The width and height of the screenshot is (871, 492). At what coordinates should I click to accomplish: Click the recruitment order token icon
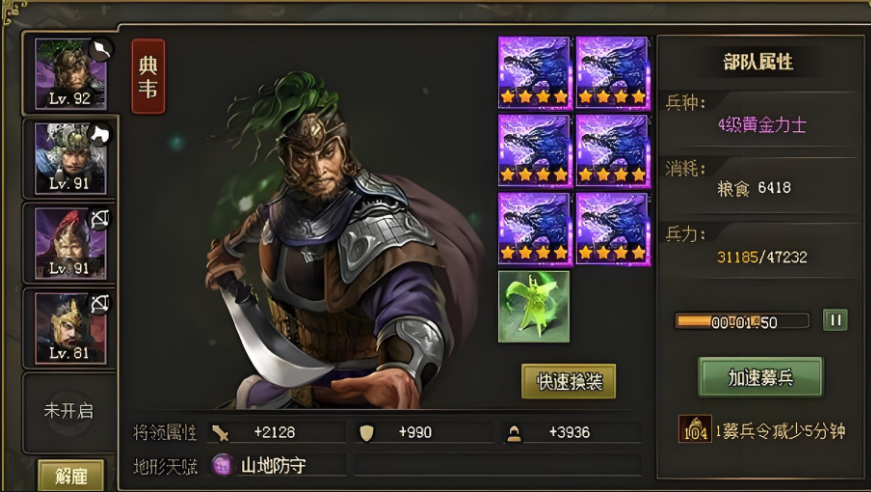point(695,430)
